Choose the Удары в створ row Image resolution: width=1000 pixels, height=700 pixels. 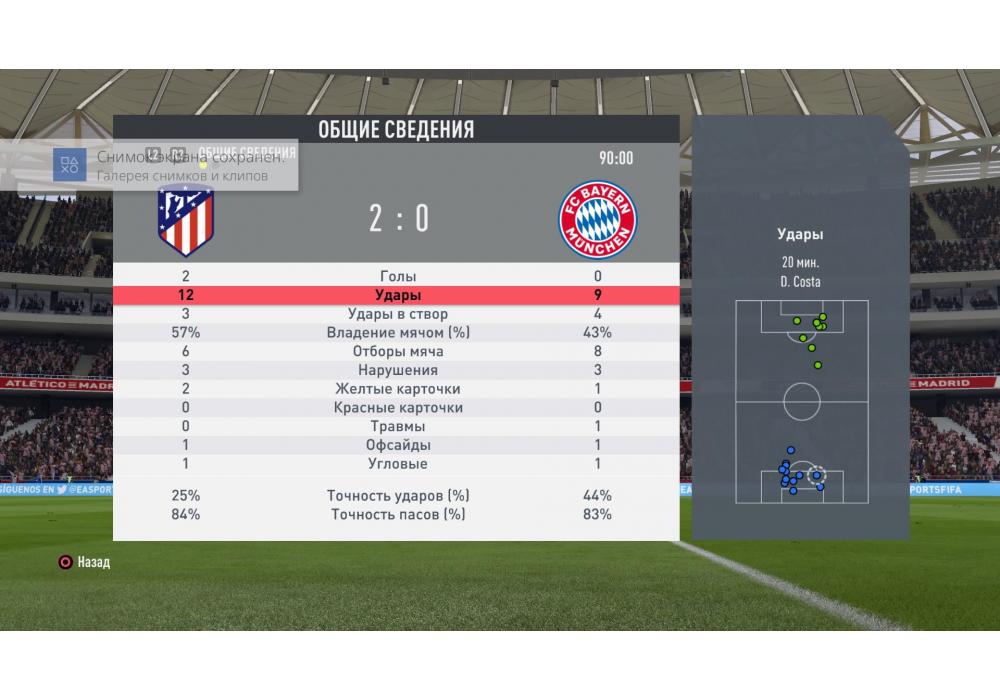click(398, 314)
